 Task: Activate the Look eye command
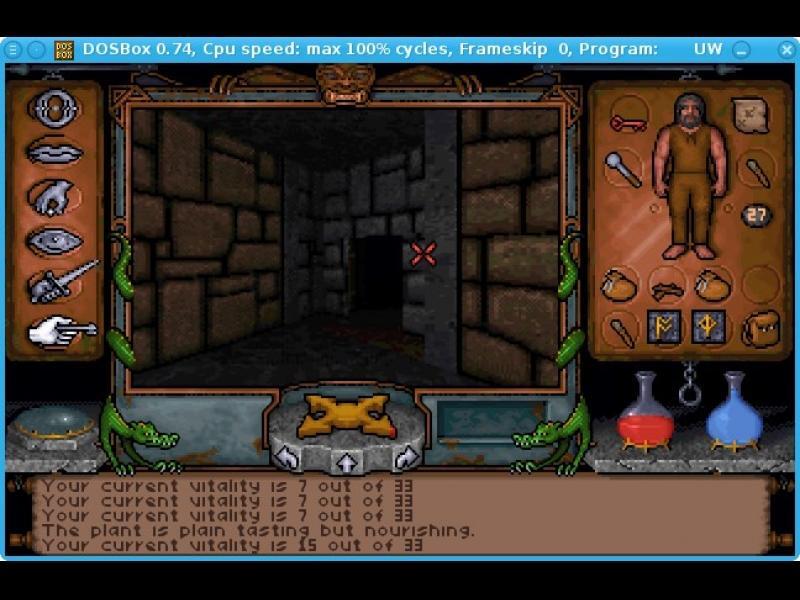pyautogui.click(x=55, y=240)
